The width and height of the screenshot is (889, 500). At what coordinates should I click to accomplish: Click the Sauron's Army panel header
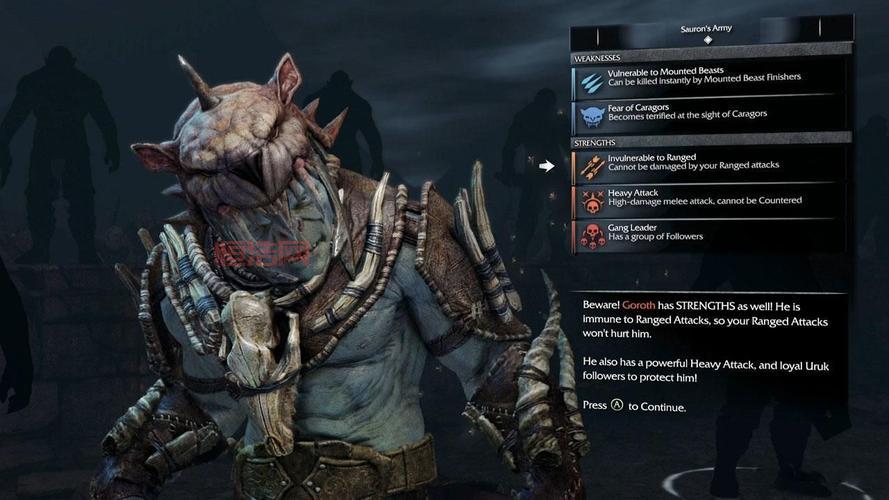(709, 31)
